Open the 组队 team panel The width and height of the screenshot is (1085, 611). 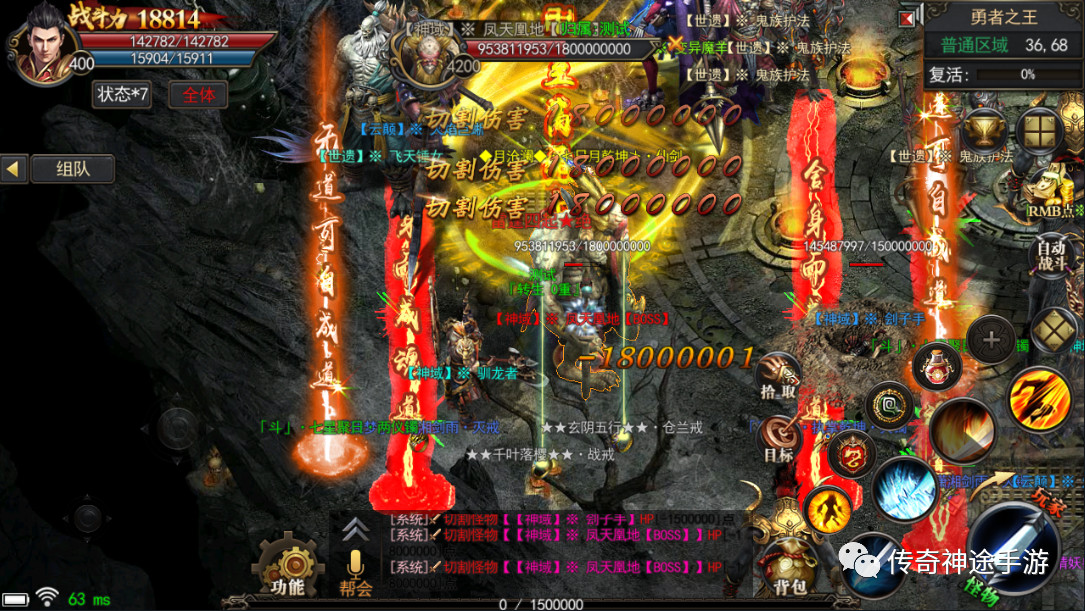[x=73, y=169]
